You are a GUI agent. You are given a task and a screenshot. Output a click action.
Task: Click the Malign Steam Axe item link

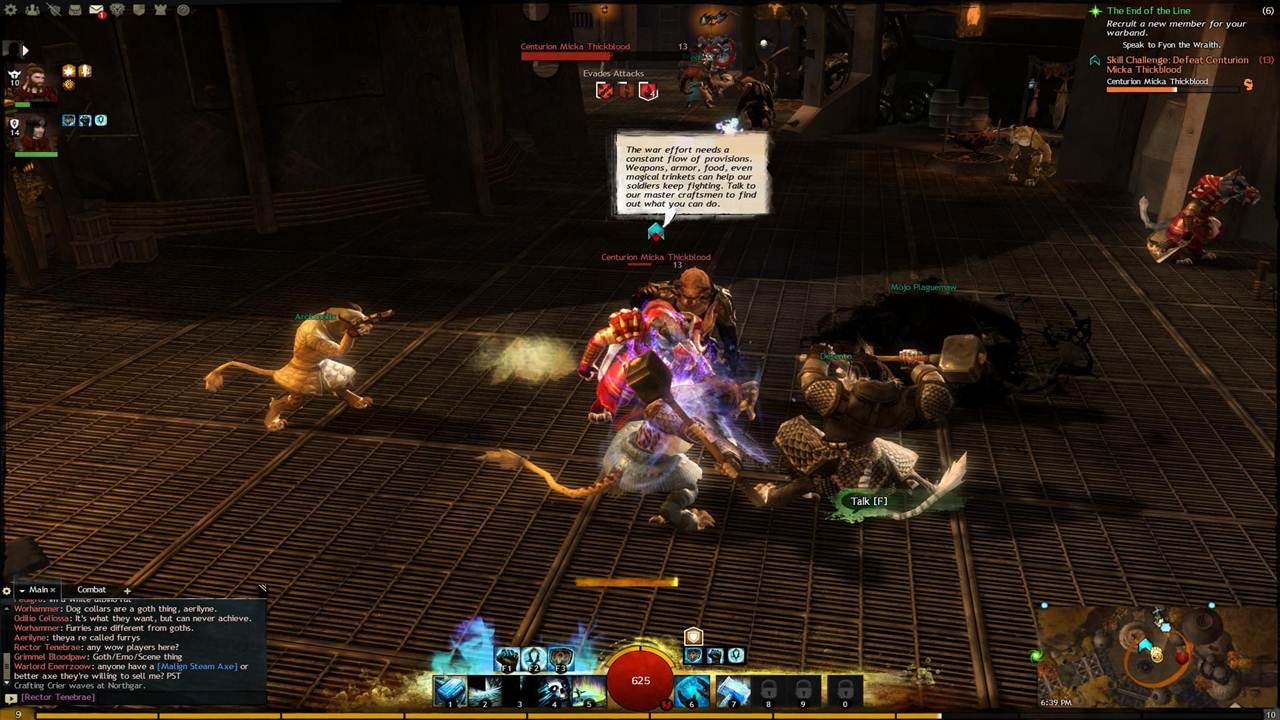(196, 667)
